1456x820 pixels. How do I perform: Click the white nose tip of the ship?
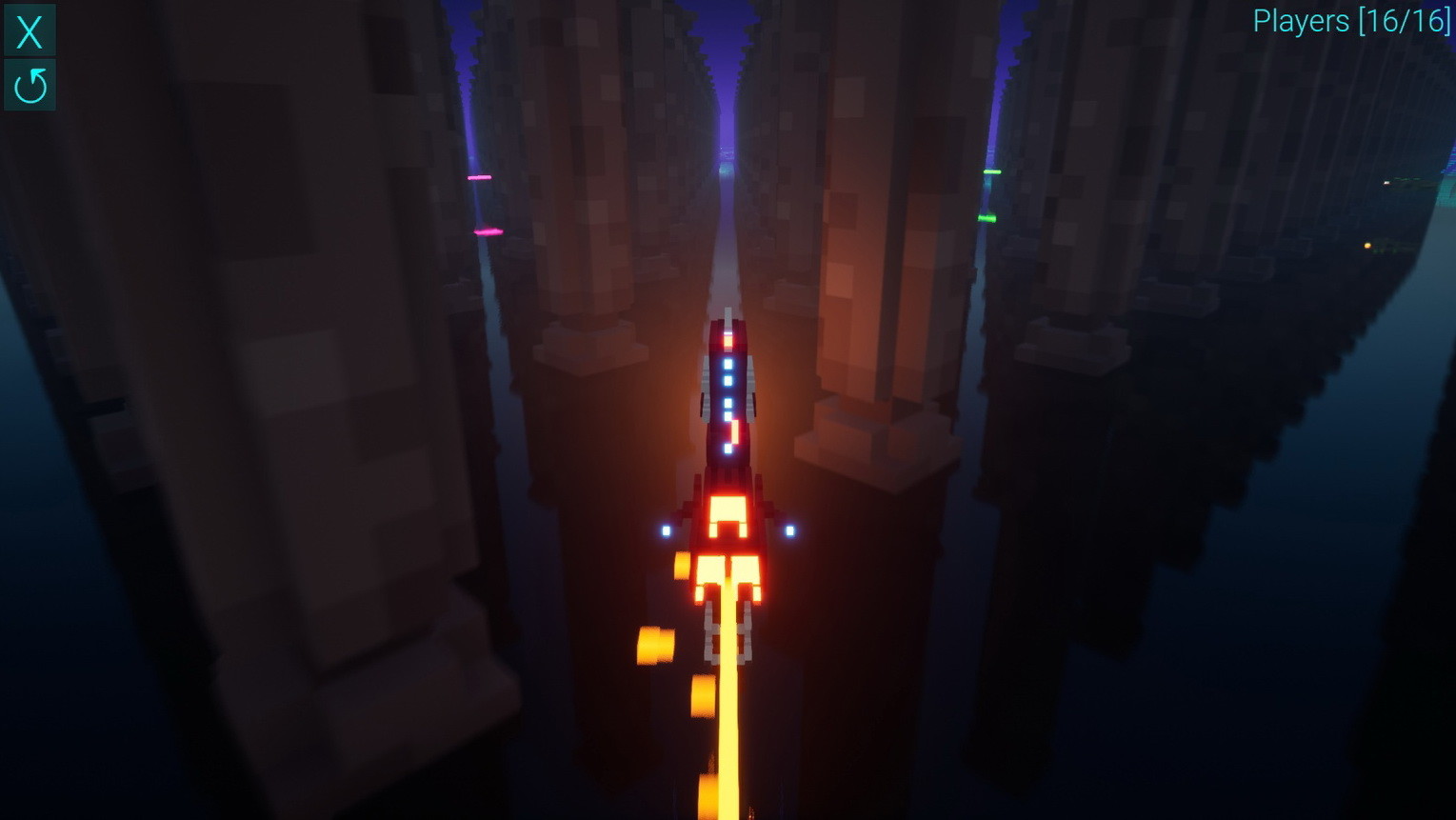click(728, 314)
